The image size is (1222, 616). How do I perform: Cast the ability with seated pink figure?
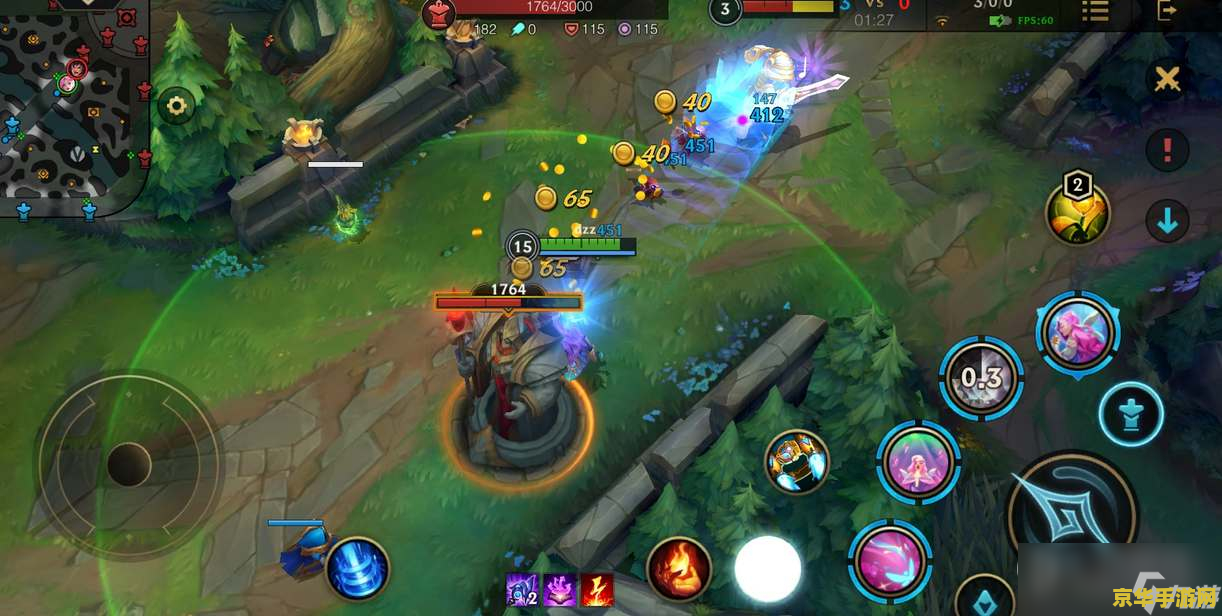click(x=918, y=461)
